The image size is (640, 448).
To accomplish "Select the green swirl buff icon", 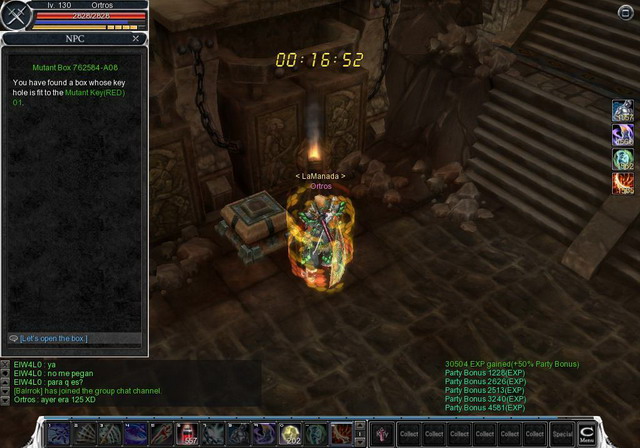I will pyautogui.click(x=622, y=159).
